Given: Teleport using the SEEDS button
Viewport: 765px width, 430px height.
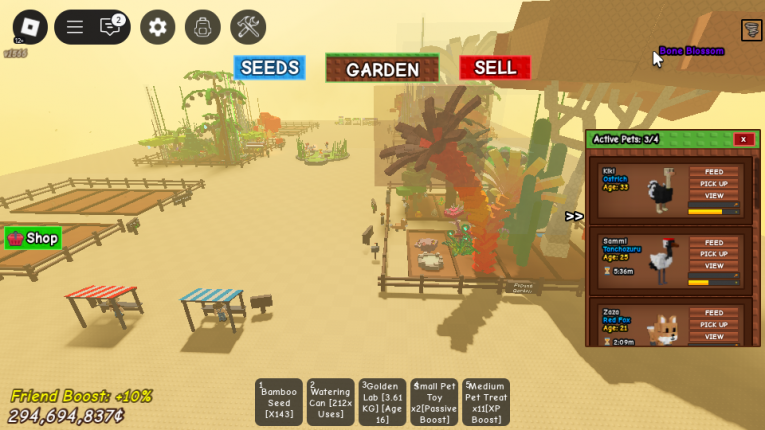Looking at the screenshot, I should coord(269,68).
